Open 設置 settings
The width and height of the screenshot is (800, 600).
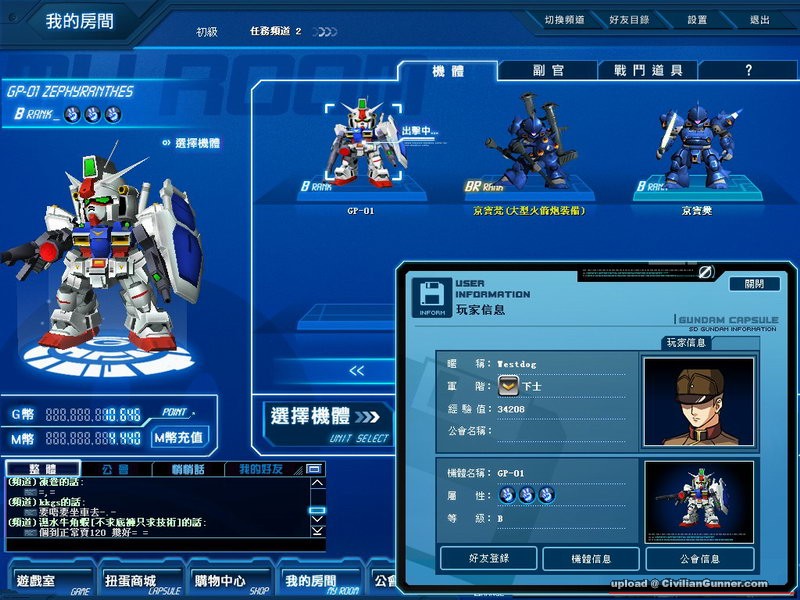coord(697,20)
